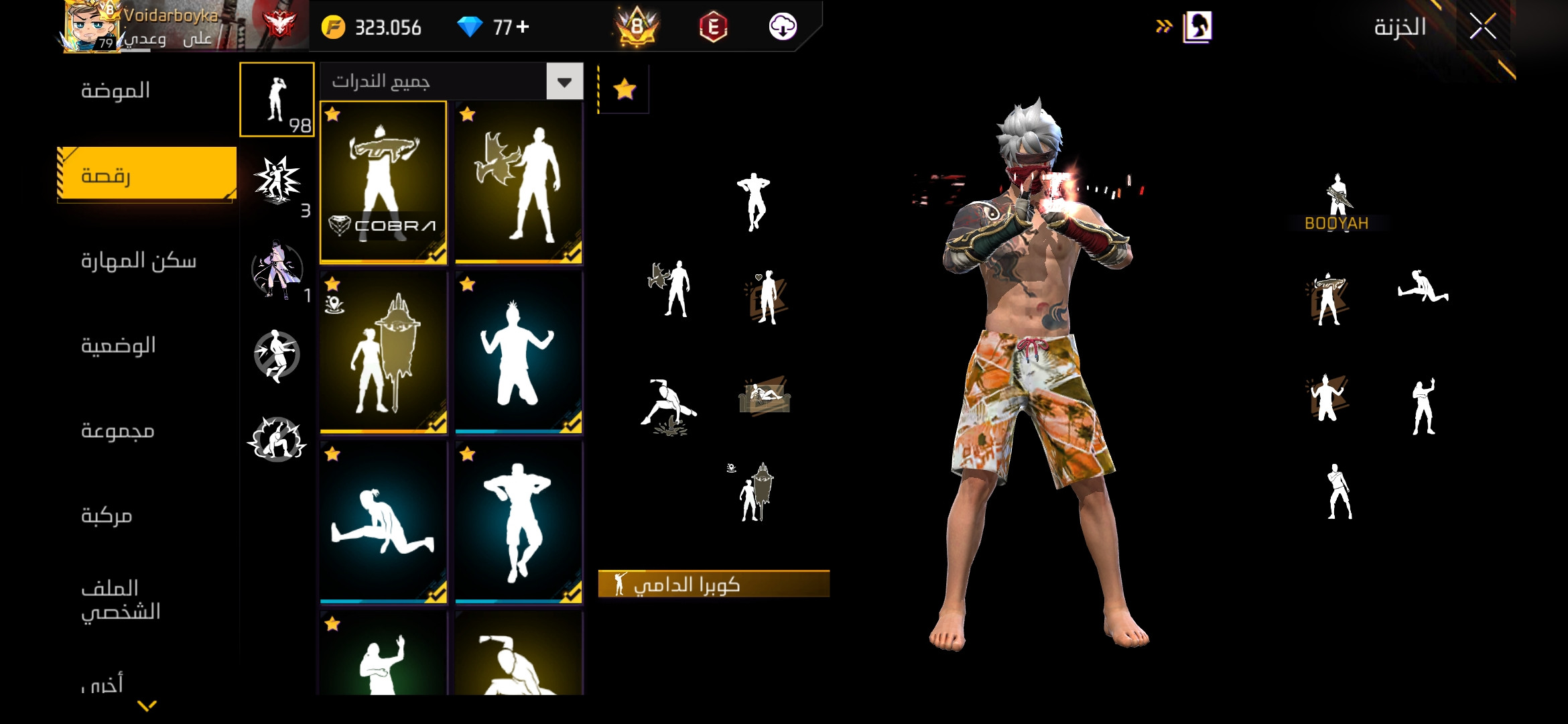Image resolution: width=1568 pixels, height=724 pixels.
Task: Switch to سكن المهارة skill skin tab
Action: (138, 260)
